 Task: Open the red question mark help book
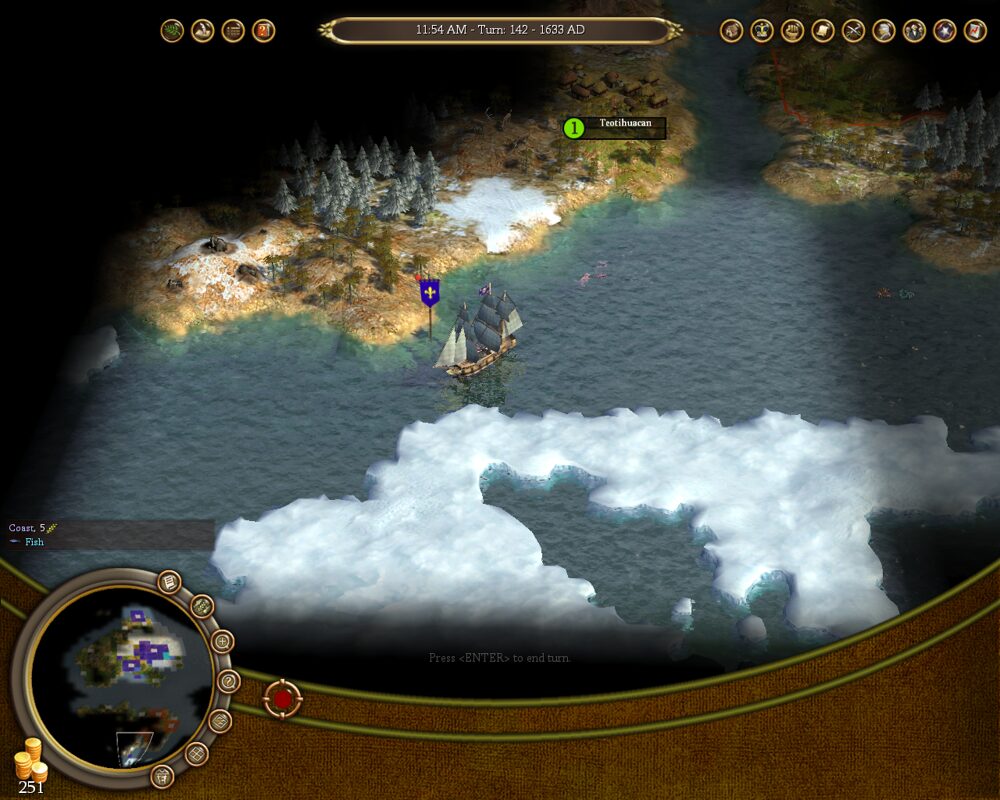pyautogui.click(x=263, y=31)
